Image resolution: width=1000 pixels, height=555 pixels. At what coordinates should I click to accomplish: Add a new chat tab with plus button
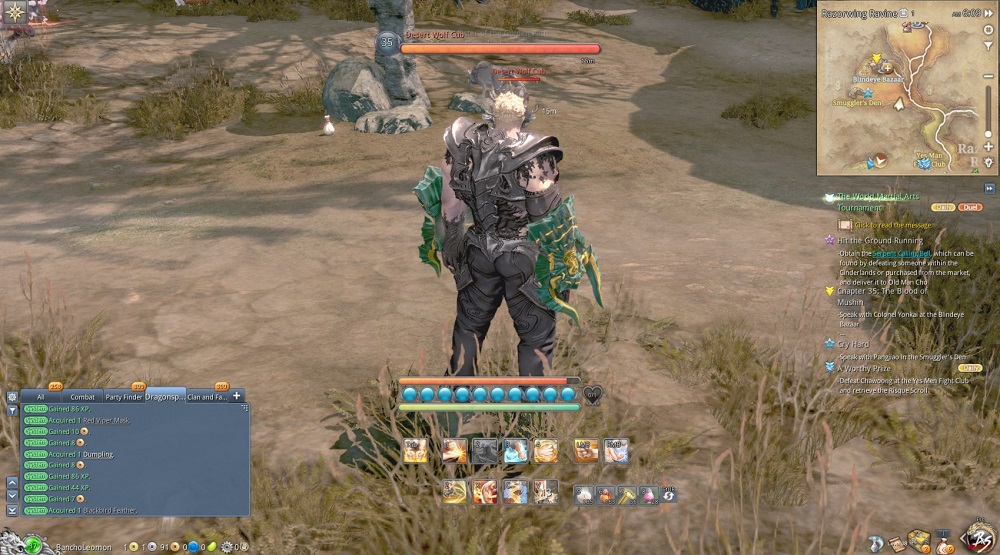click(x=238, y=396)
